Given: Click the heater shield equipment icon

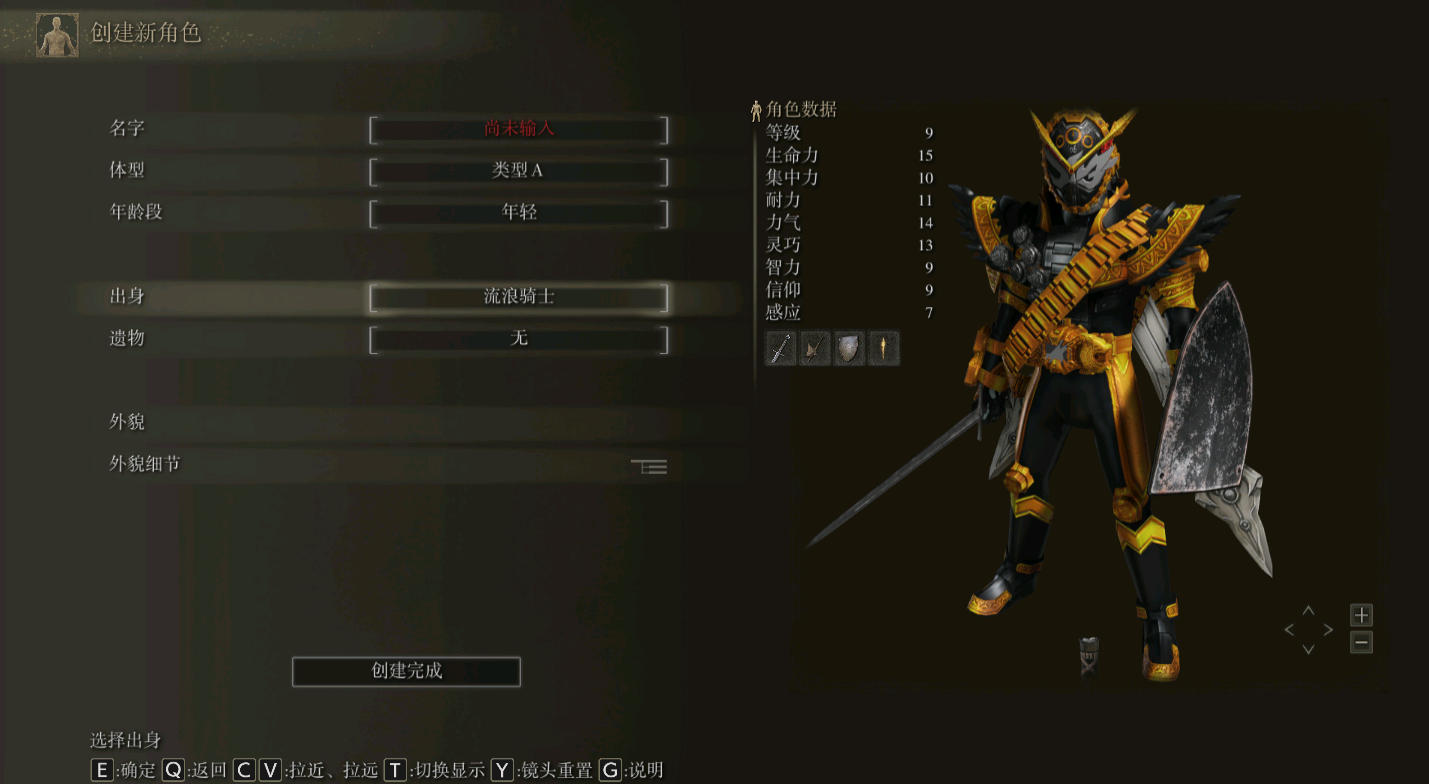Looking at the screenshot, I should tap(849, 348).
